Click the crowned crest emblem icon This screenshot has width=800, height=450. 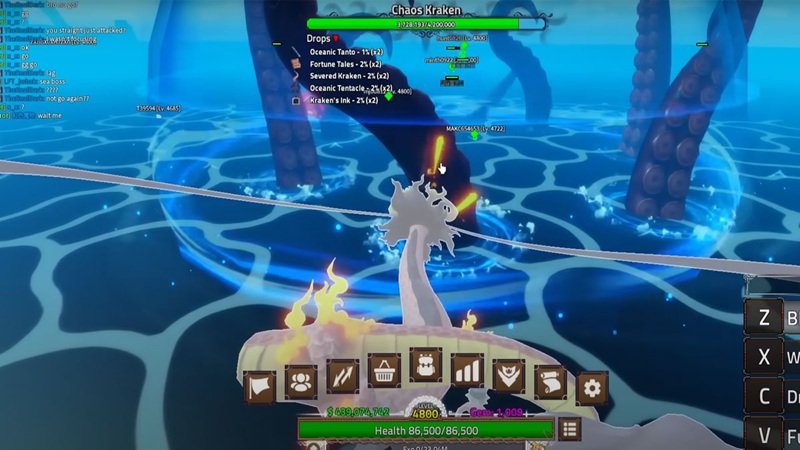509,377
